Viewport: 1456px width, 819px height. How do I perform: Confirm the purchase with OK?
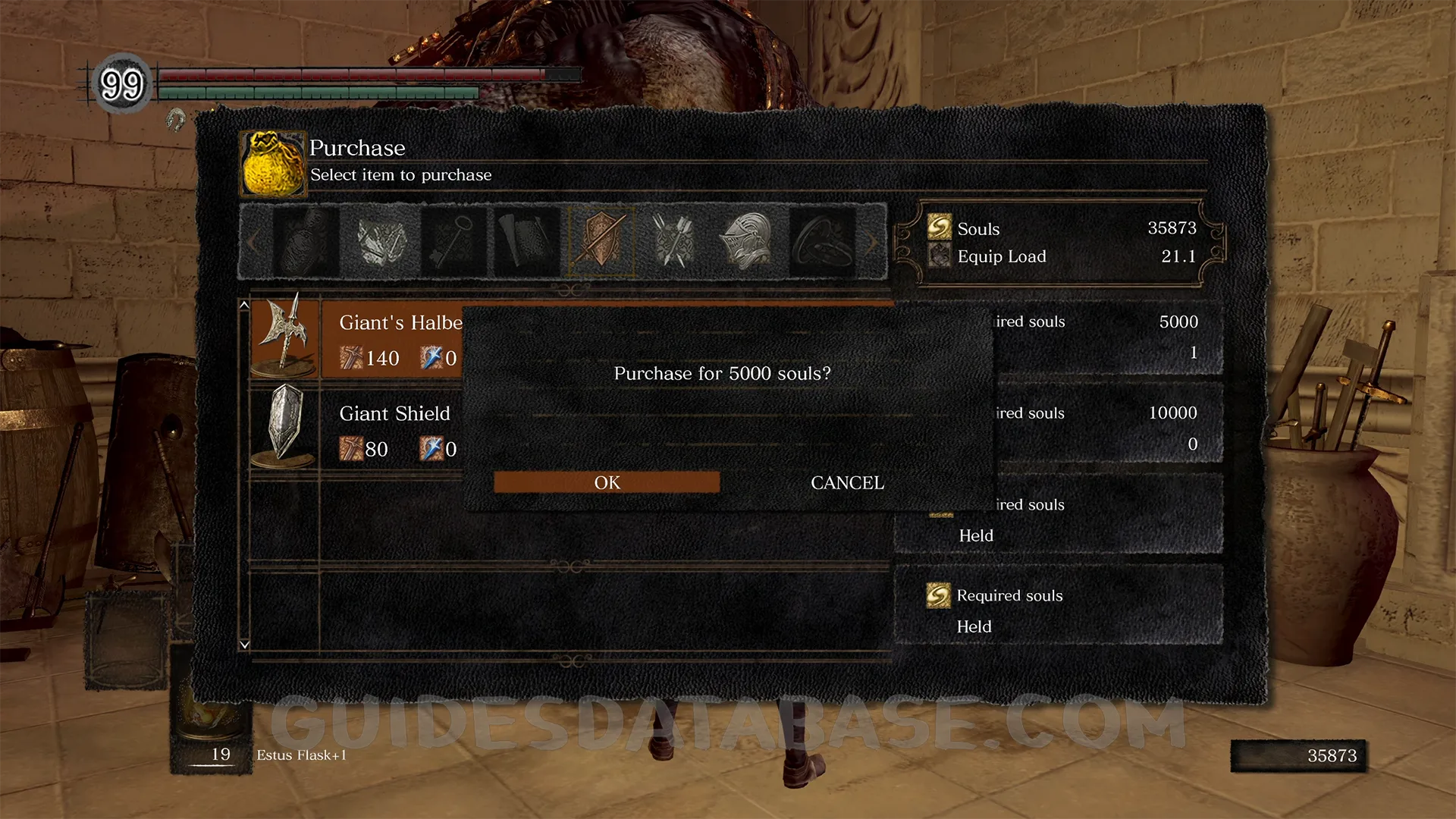[x=607, y=482]
